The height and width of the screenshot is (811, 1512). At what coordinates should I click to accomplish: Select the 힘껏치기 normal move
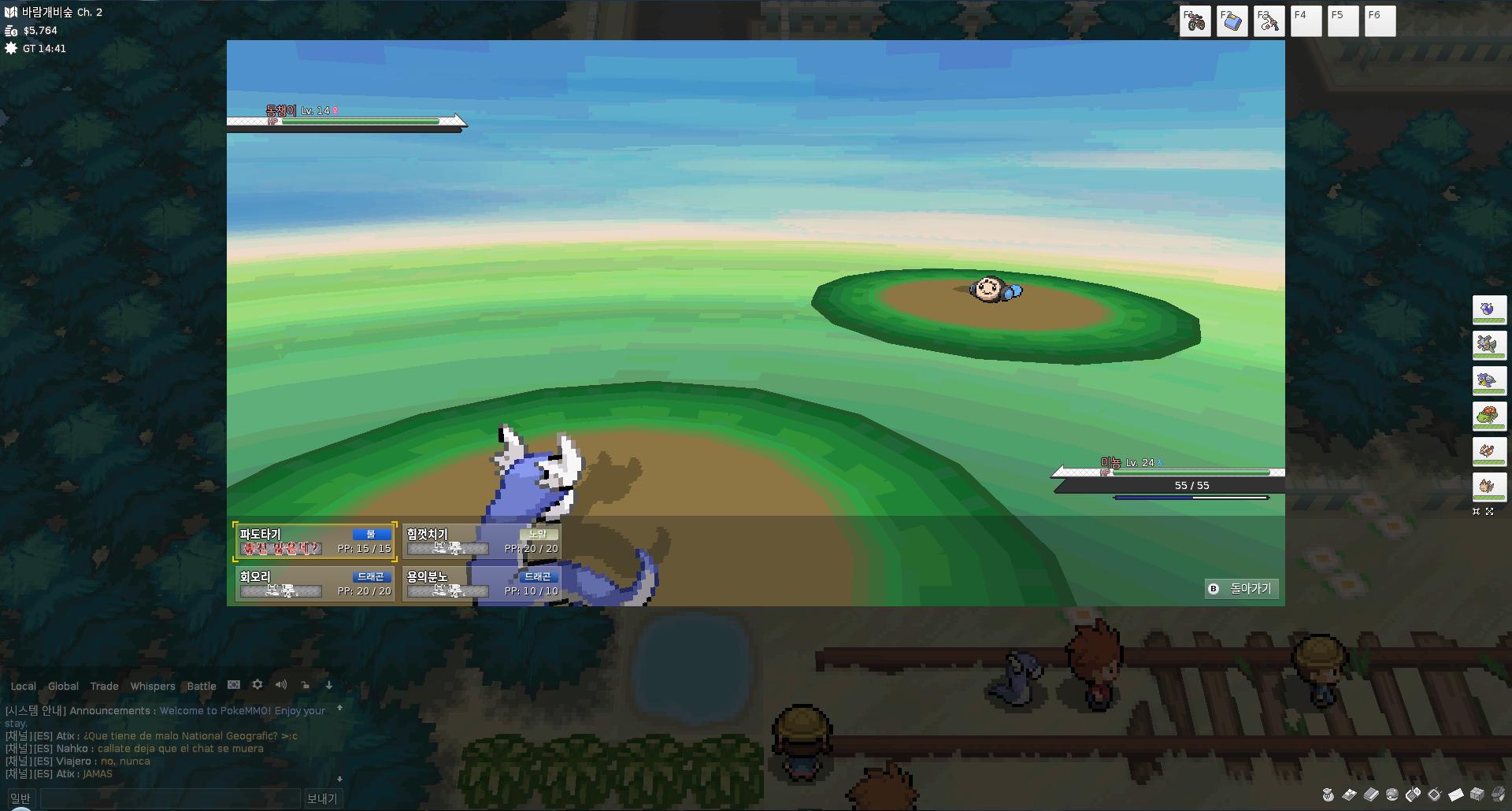(482, 541)
